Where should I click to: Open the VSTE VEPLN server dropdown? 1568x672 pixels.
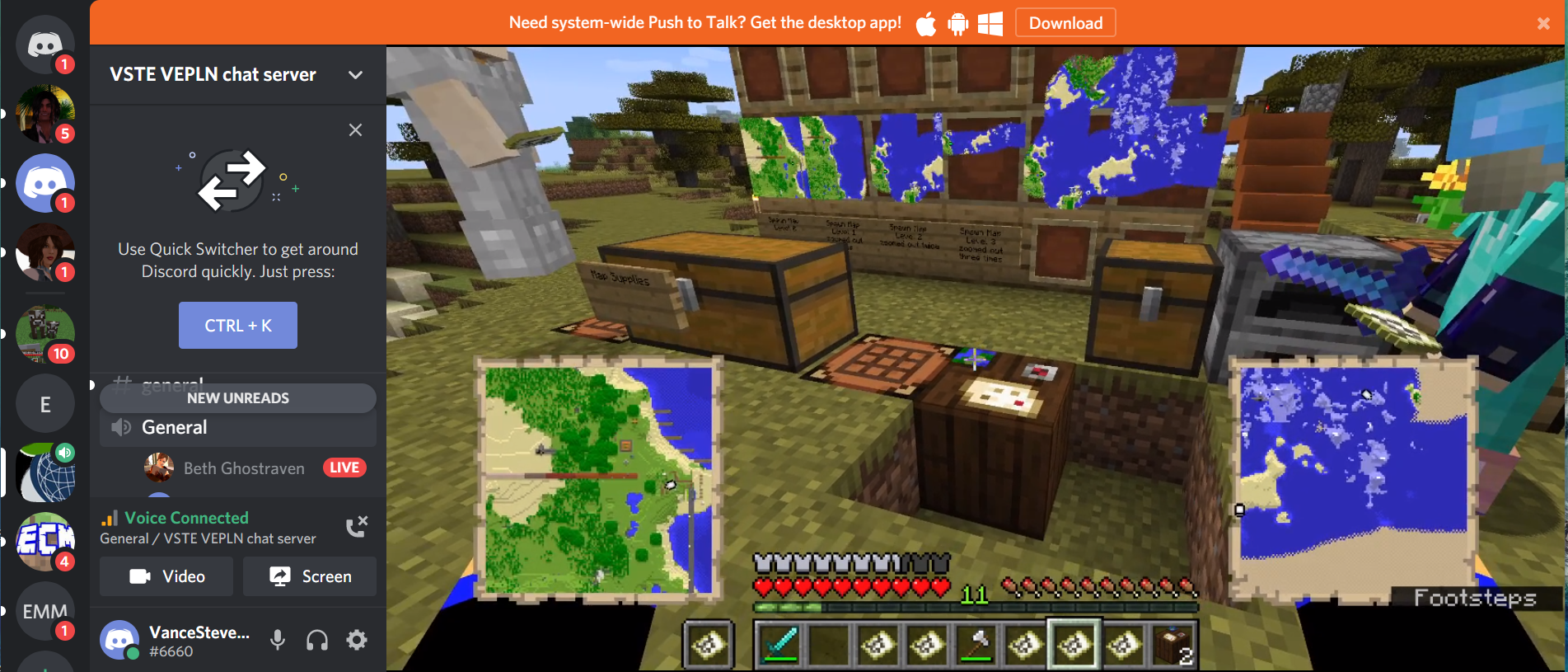click(x=355, y=74)
